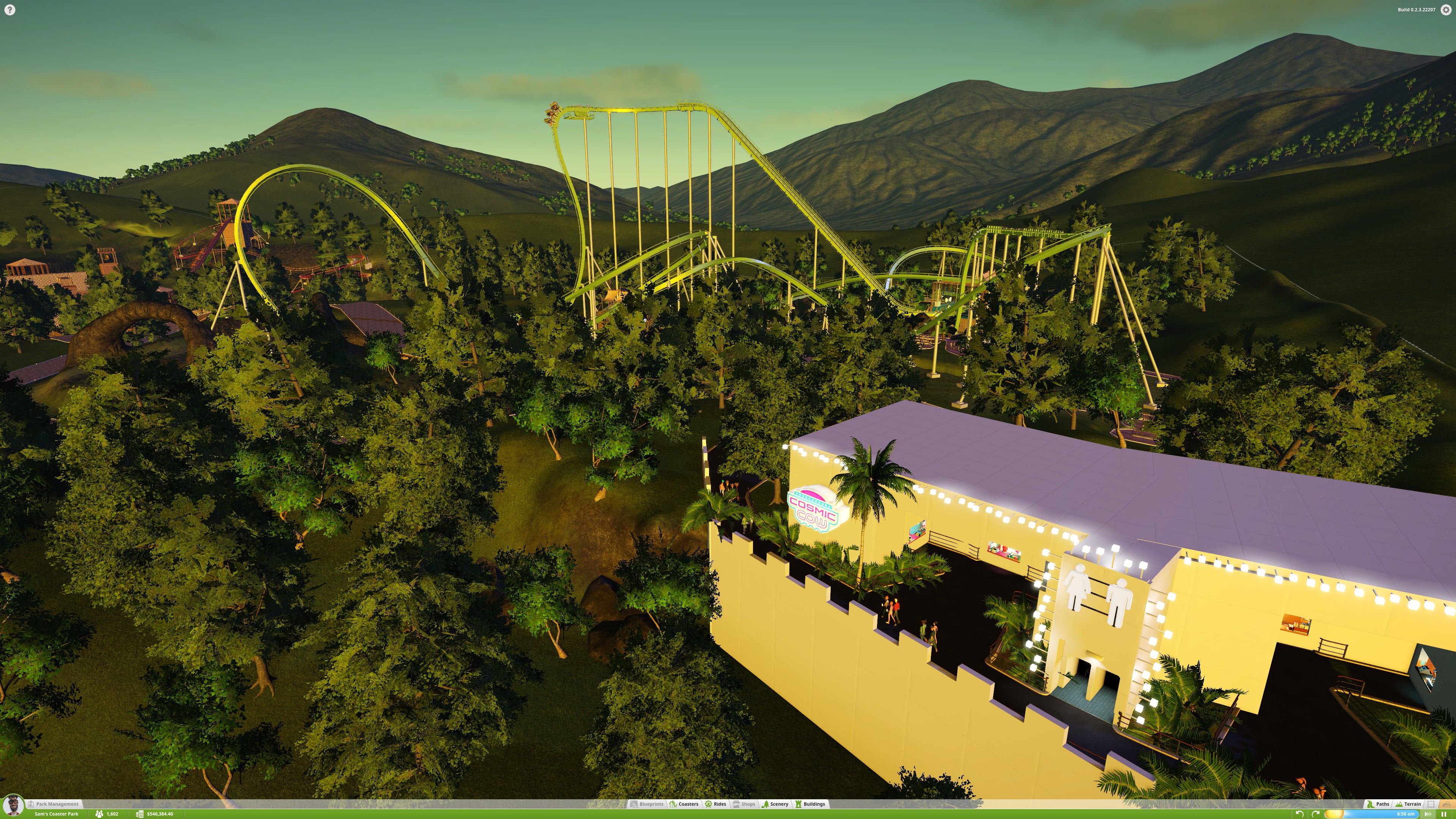Image resolution: width=1456 pixels, height=819 pixels.
Task: Redo the last undone action
Action: tap(1315, 814)
